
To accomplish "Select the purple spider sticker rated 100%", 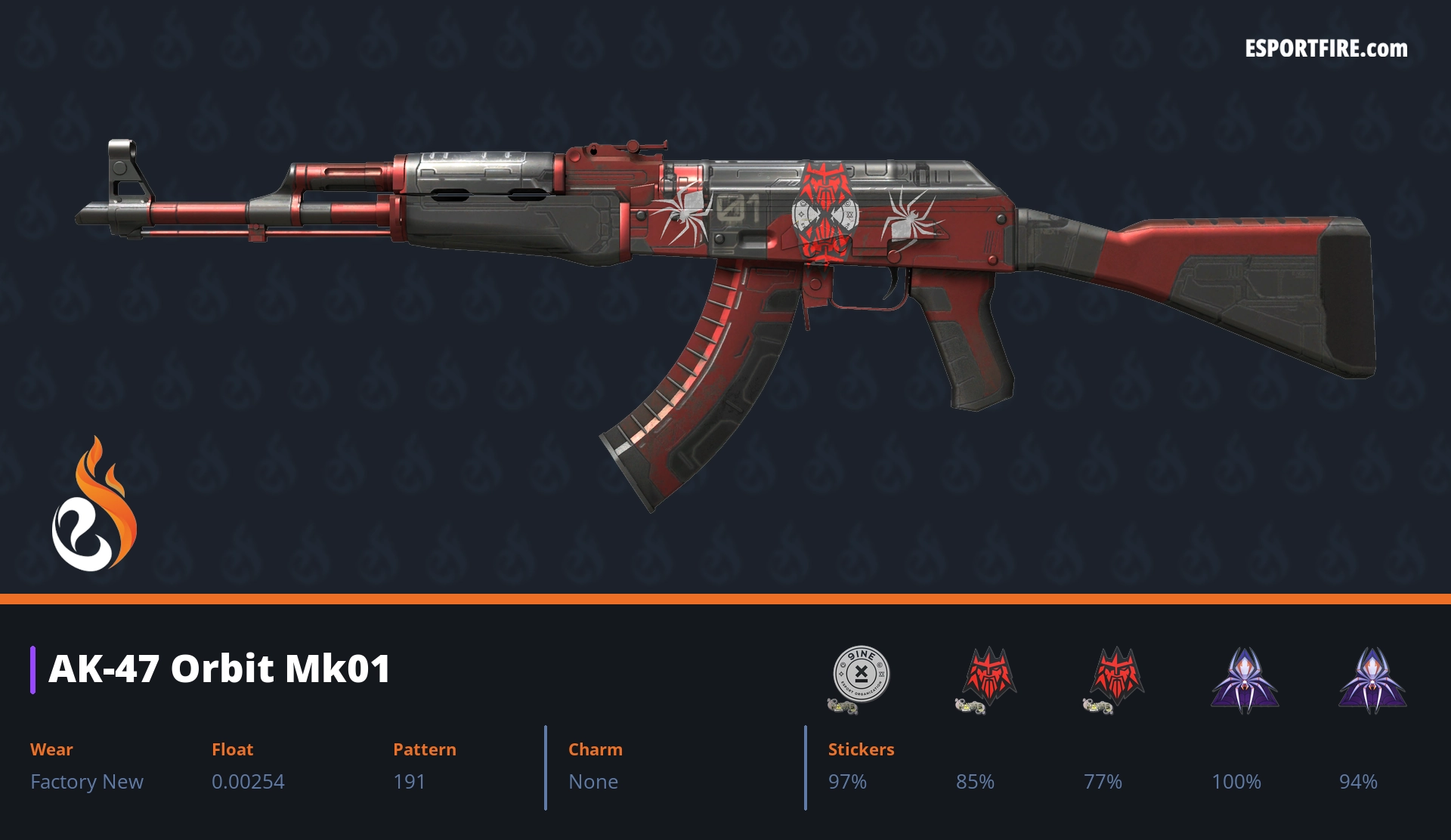I will [x=1245, y=678].
